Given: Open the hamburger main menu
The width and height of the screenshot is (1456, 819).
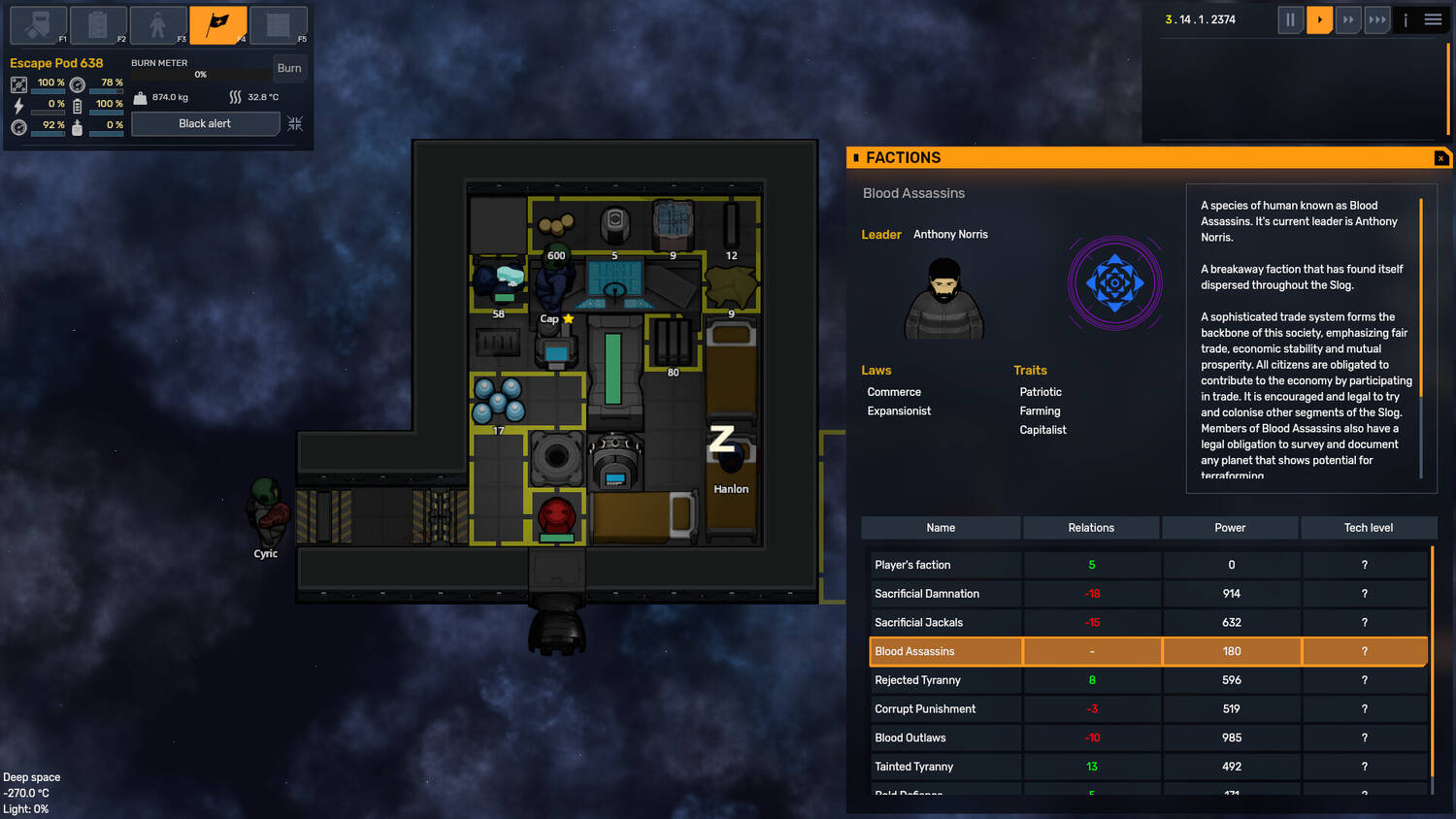Looking at the screenshot, I should point(1433,19).
